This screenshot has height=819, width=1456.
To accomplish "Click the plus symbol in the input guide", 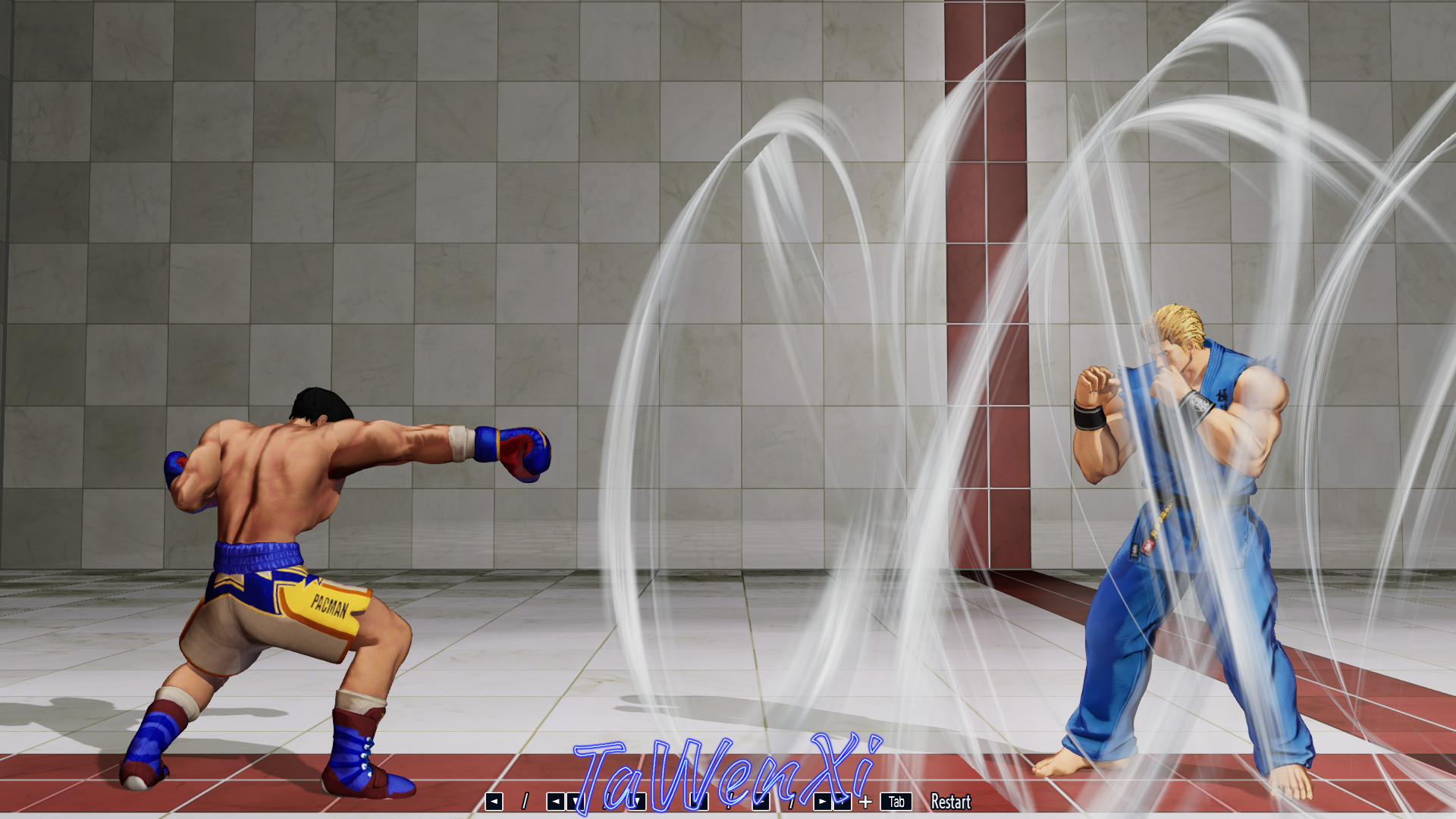I will point(866,802).
